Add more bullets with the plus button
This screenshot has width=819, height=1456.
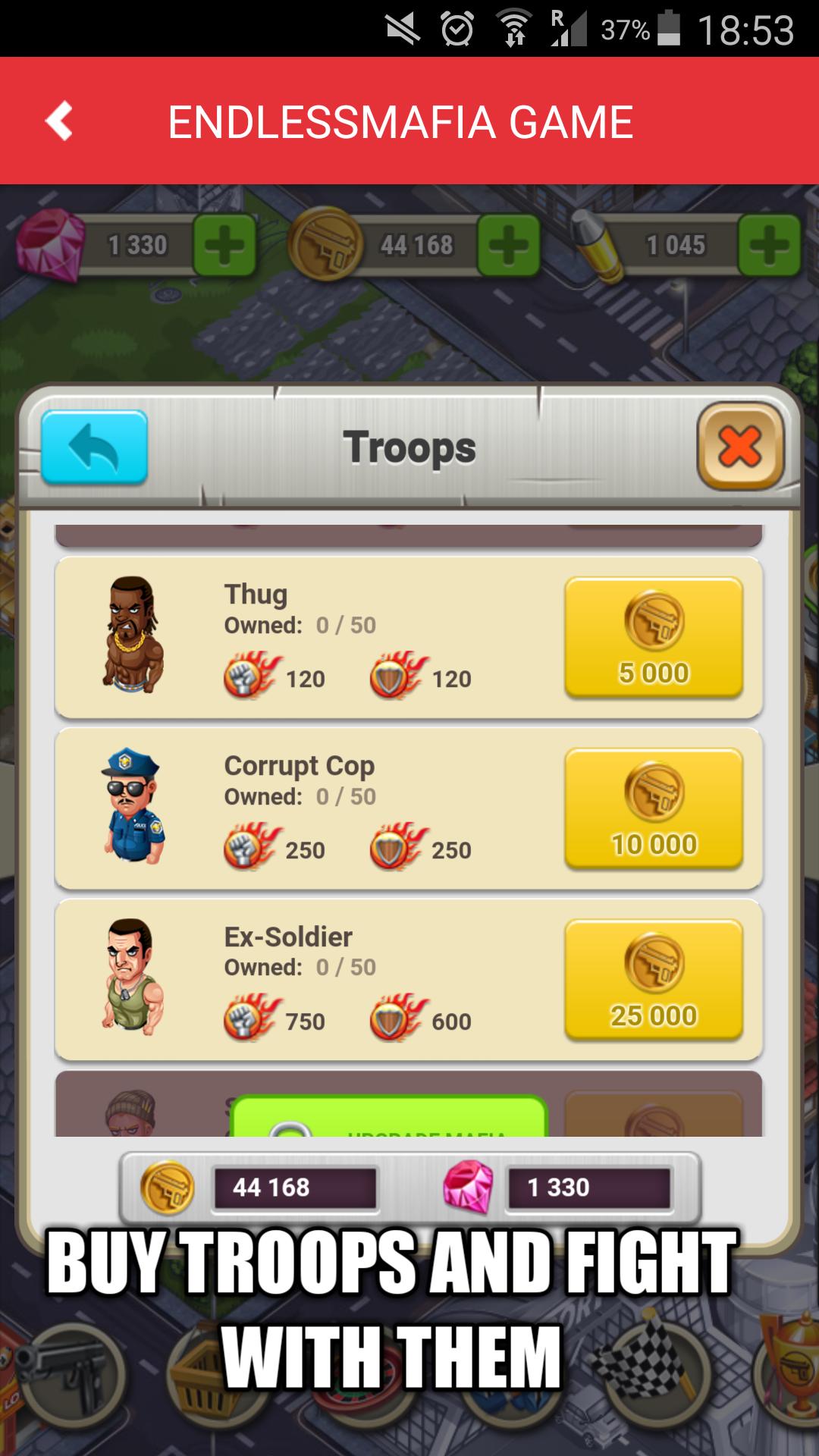(x=769, y=245)
